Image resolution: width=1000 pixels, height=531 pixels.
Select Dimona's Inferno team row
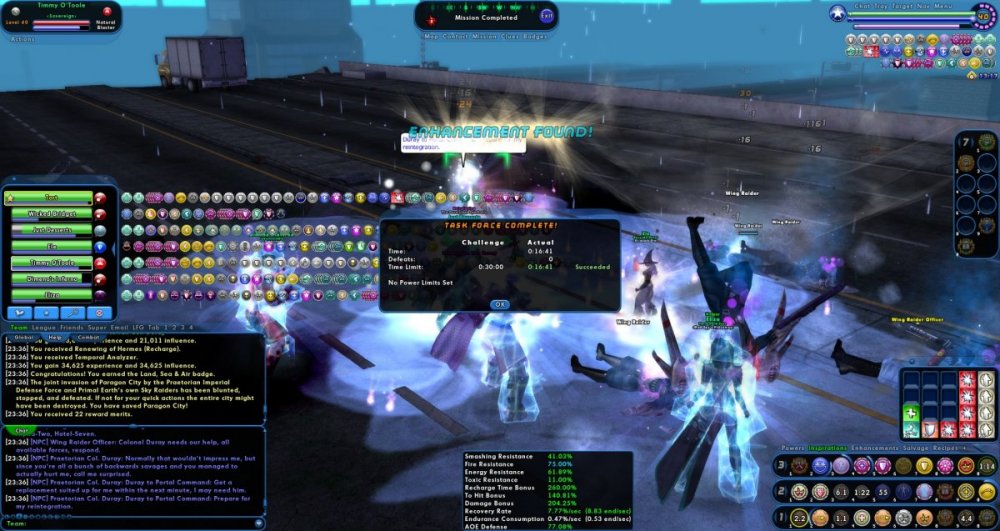click(51, 280)
